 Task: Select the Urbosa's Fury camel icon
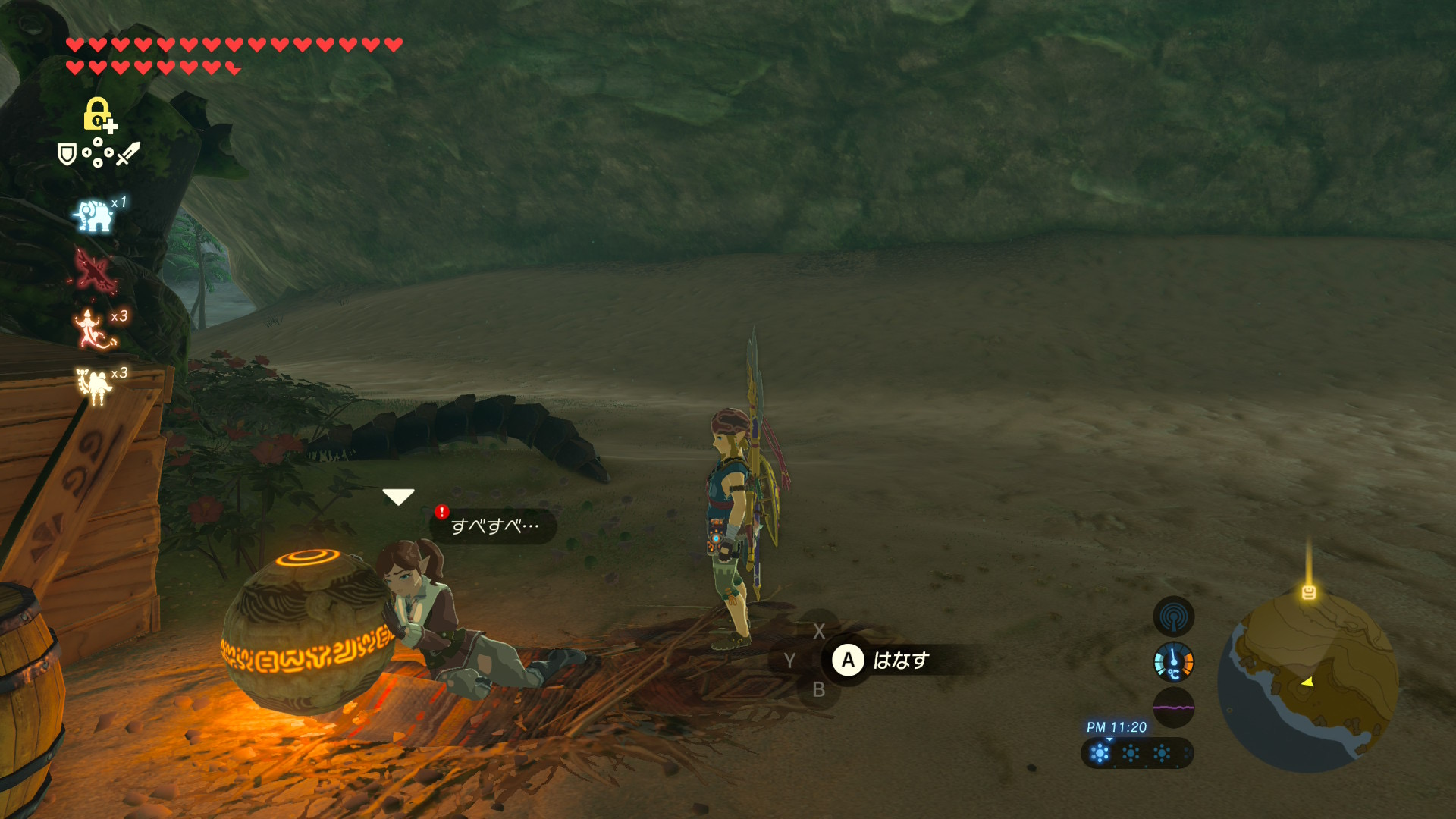pyautogui.click(x=94, y=385)
